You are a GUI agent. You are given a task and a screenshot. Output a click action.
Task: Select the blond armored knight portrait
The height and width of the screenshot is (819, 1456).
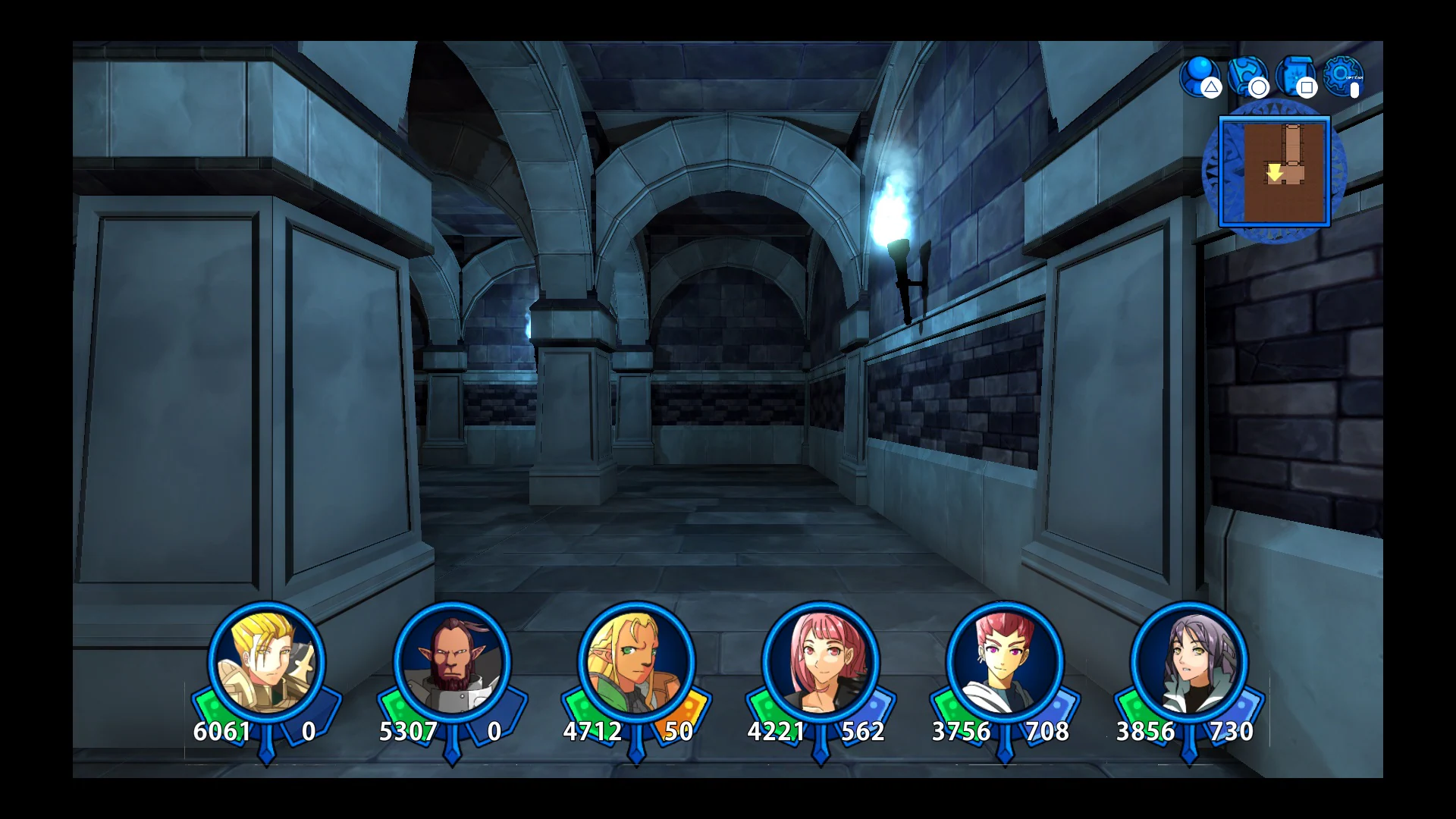tap(267, 662)
